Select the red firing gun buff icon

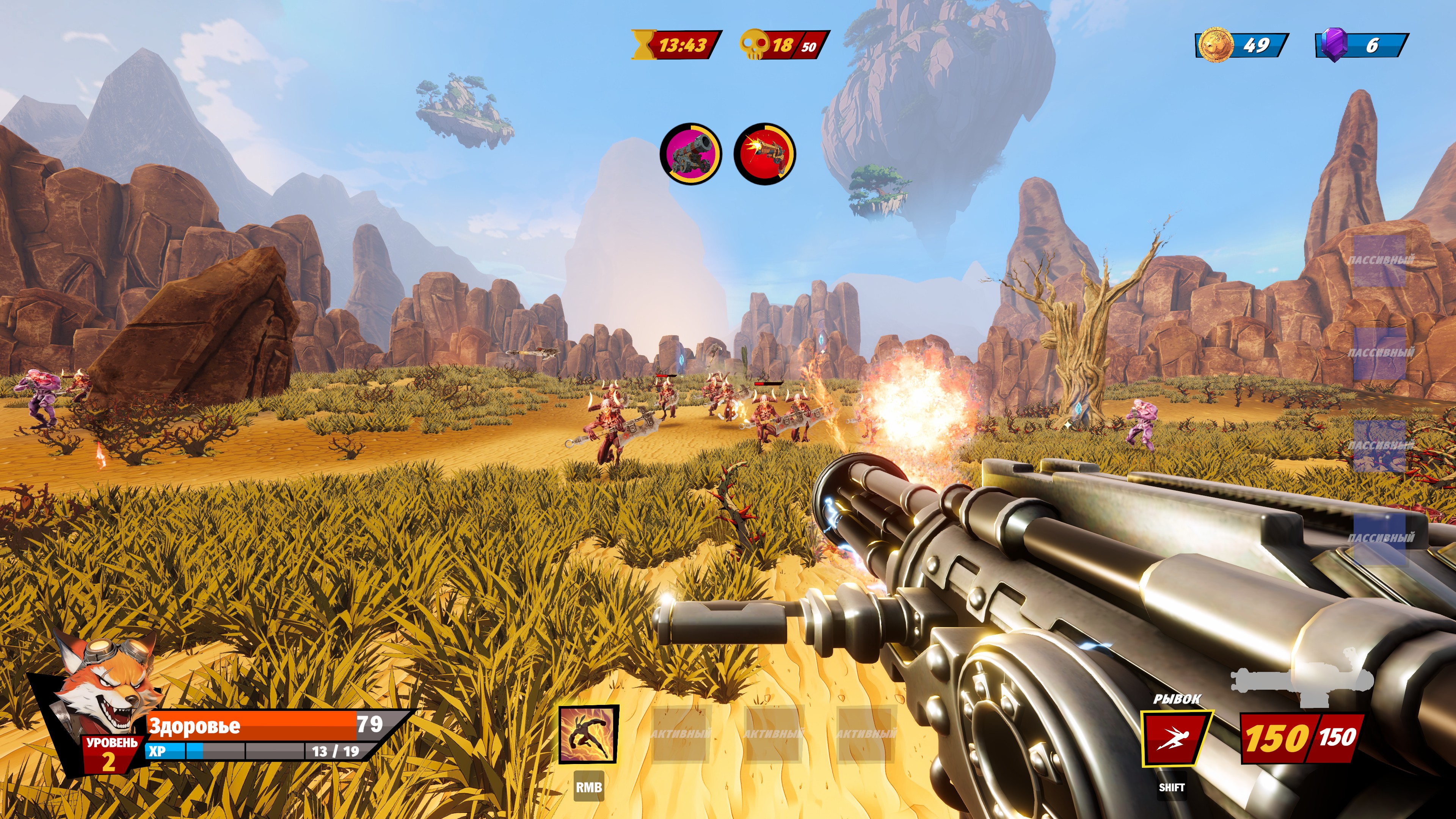click(x=764, y=153)
